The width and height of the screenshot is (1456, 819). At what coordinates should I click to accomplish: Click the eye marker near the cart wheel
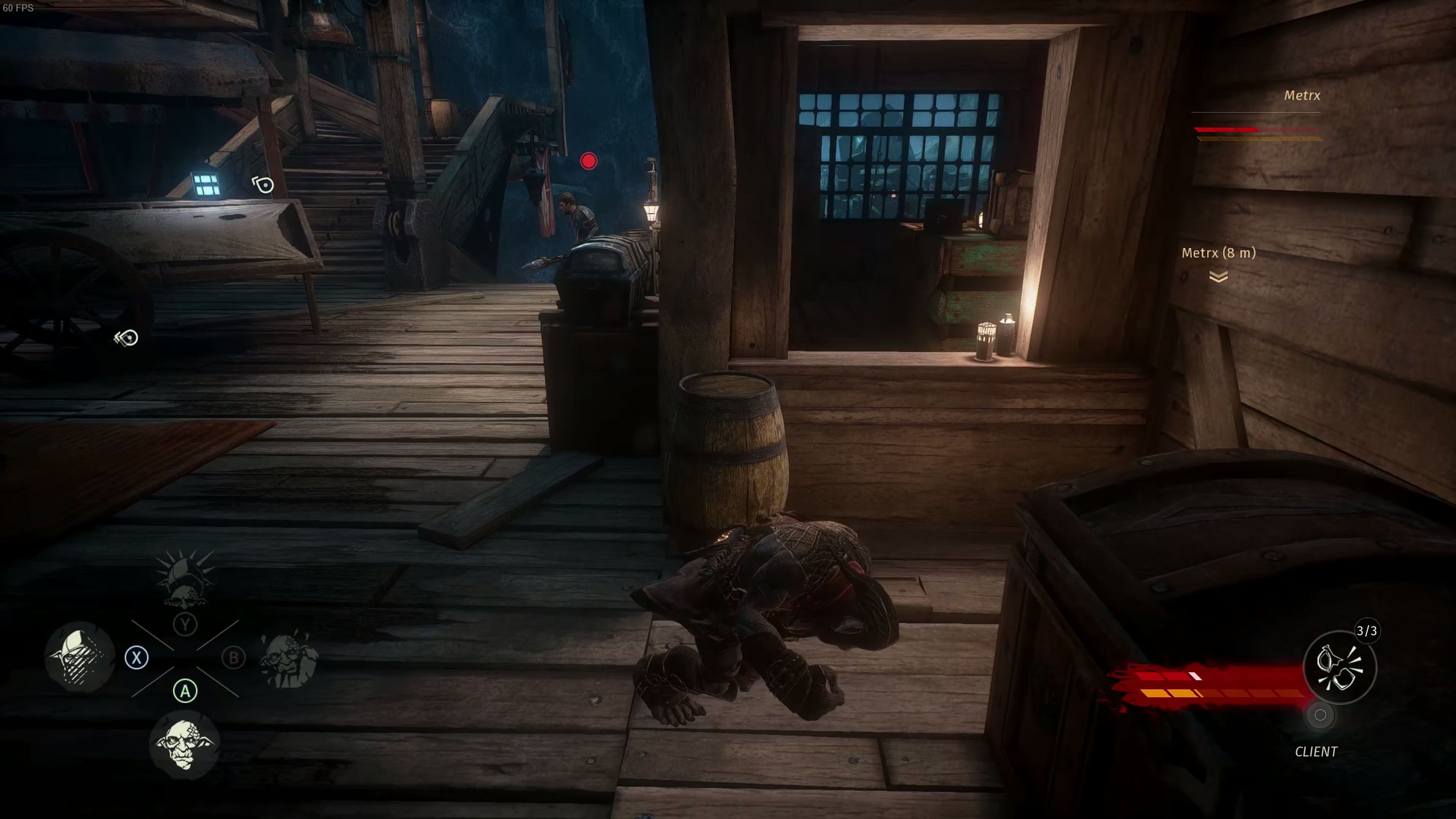click(127, 338)
